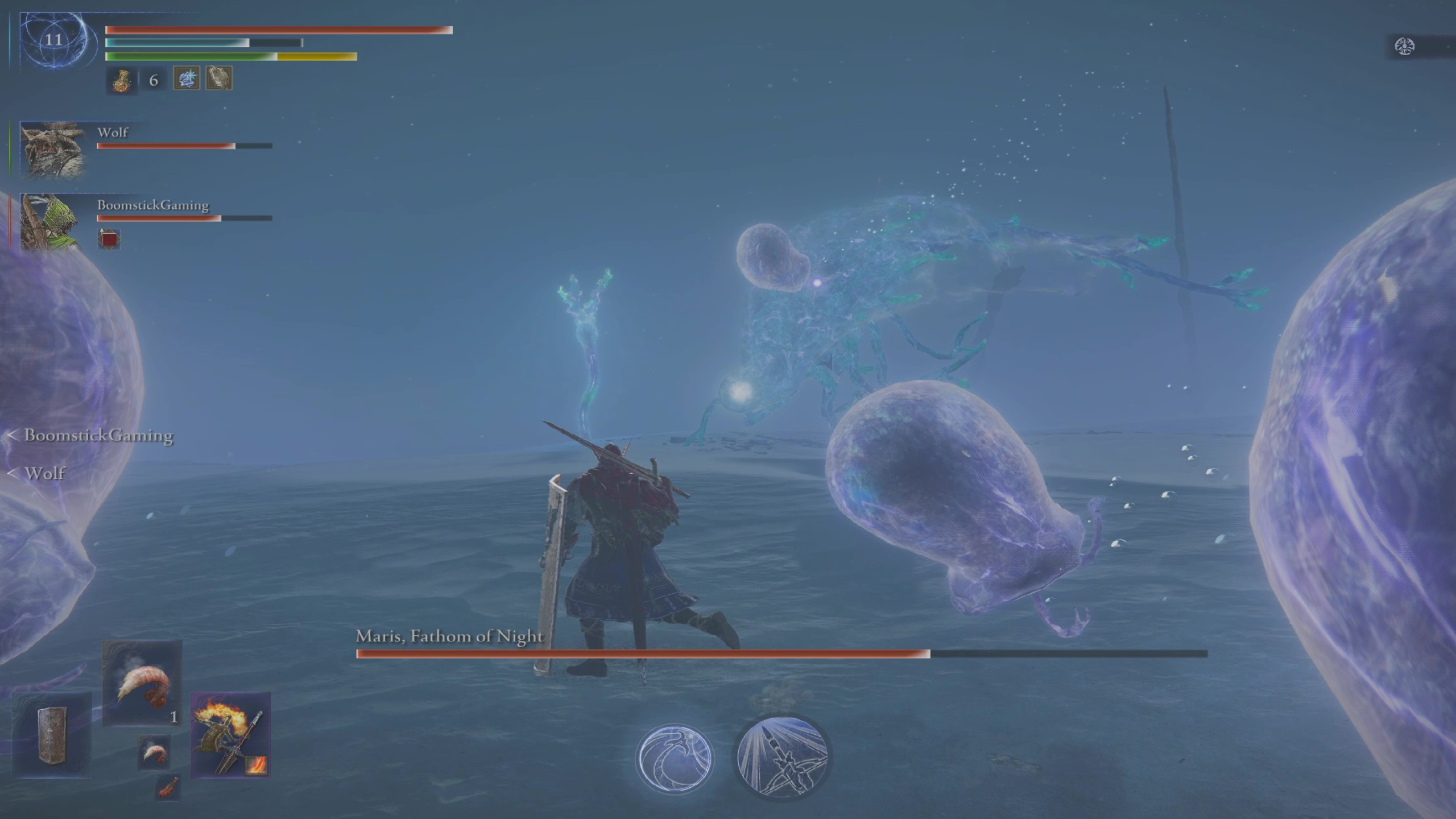Click BoomstickGaming's character portrait
The width and height of the screenshot is (1456, 819).
point(52,223)
